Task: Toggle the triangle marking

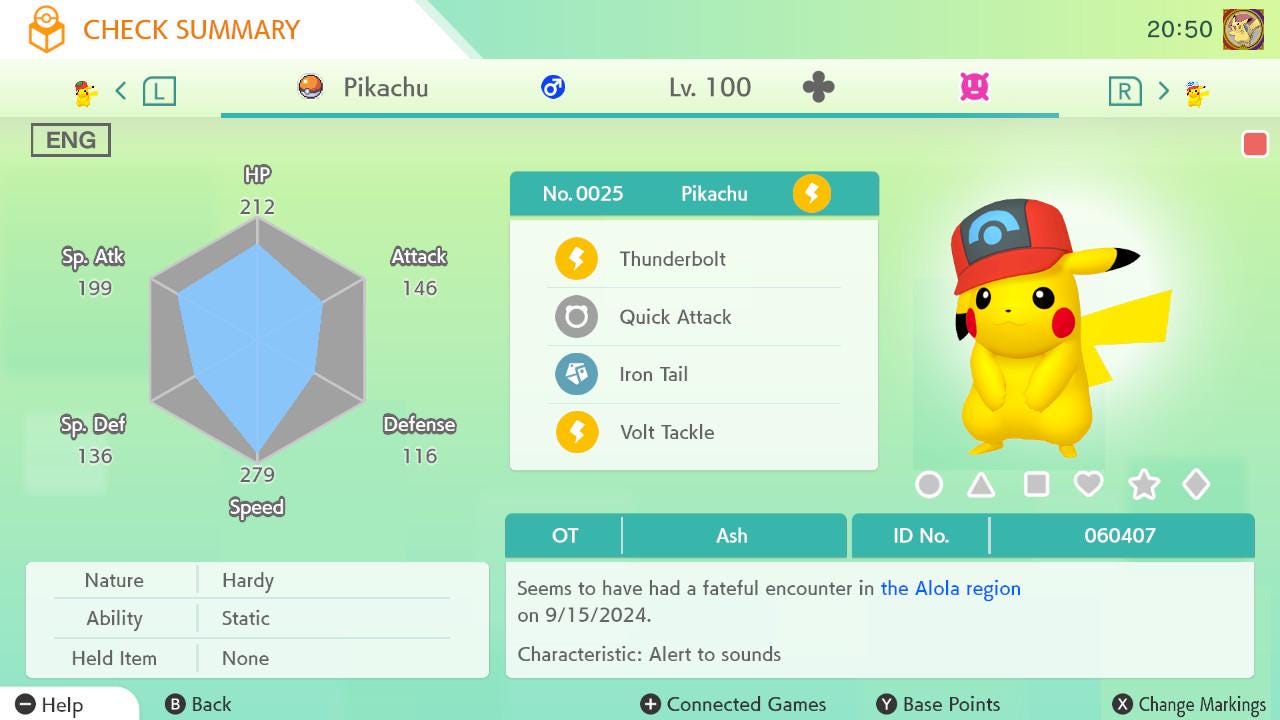Action: pos(981,485)
